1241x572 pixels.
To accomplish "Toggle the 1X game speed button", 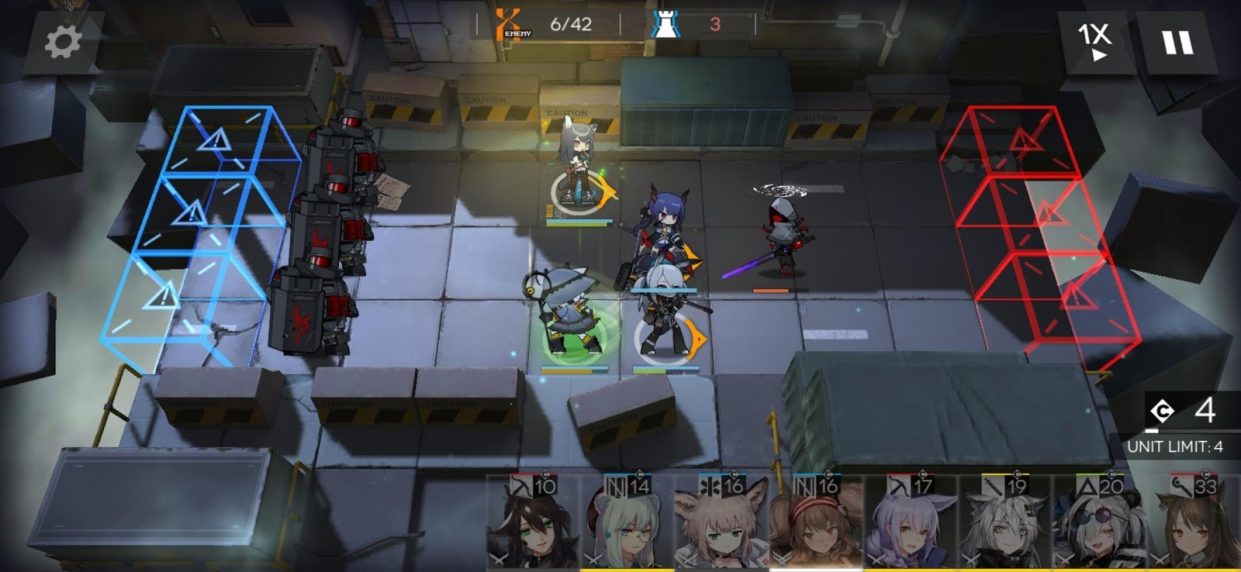I will (x=1093, y=43).
